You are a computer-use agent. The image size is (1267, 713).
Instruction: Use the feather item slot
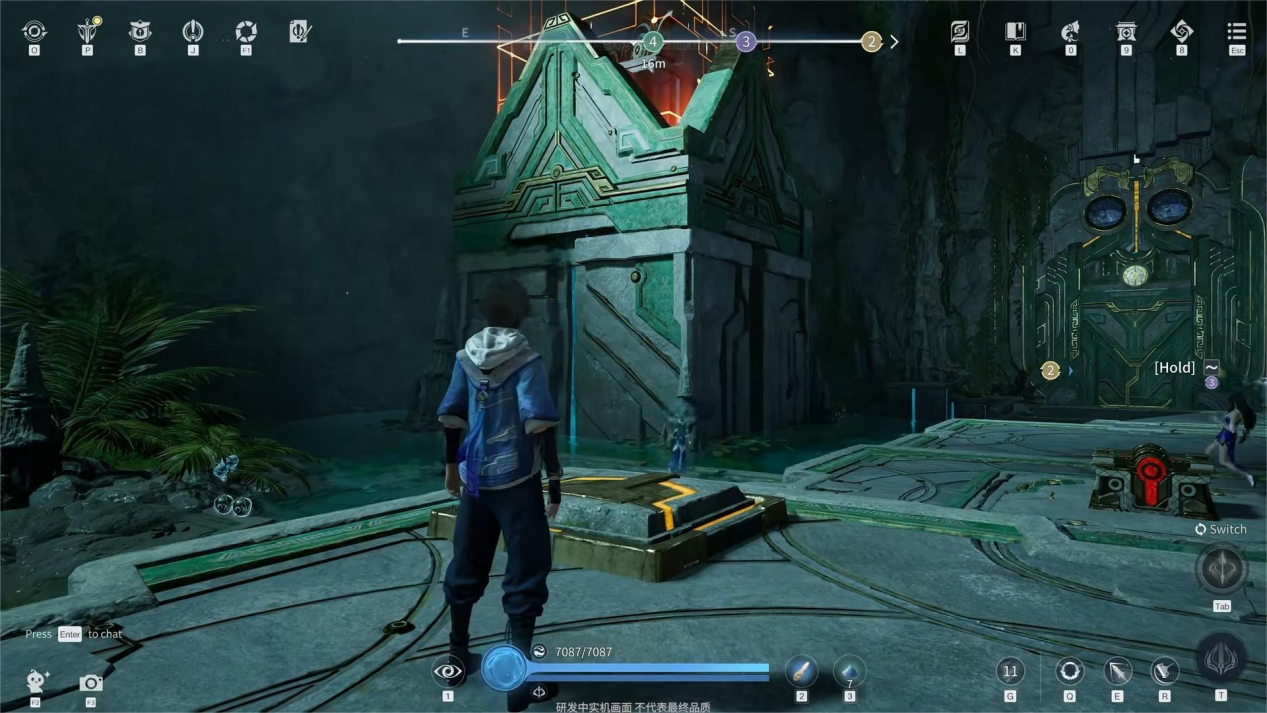[801, 671]
